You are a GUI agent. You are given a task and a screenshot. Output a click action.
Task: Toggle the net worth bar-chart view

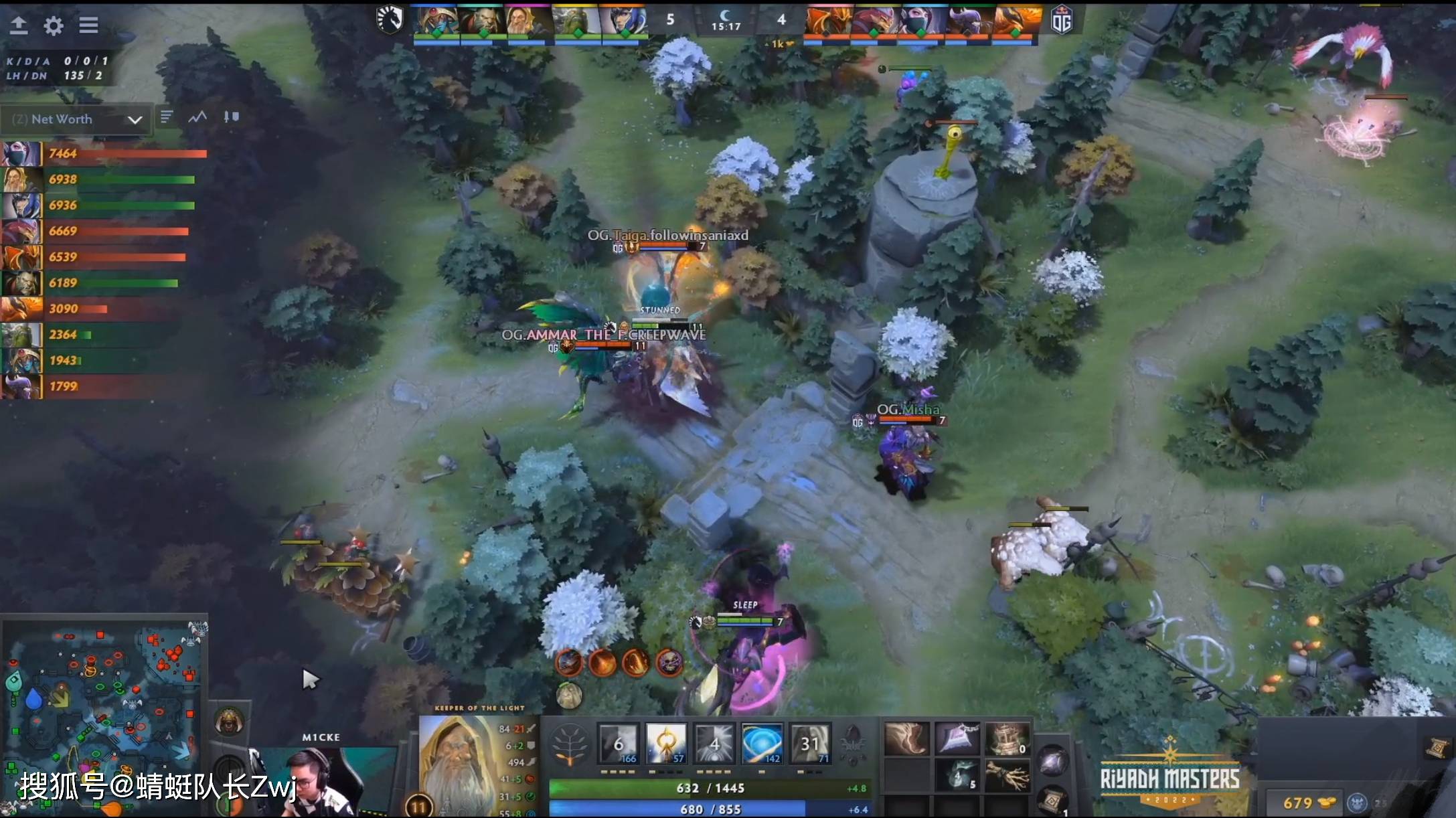tap(165, 116)
